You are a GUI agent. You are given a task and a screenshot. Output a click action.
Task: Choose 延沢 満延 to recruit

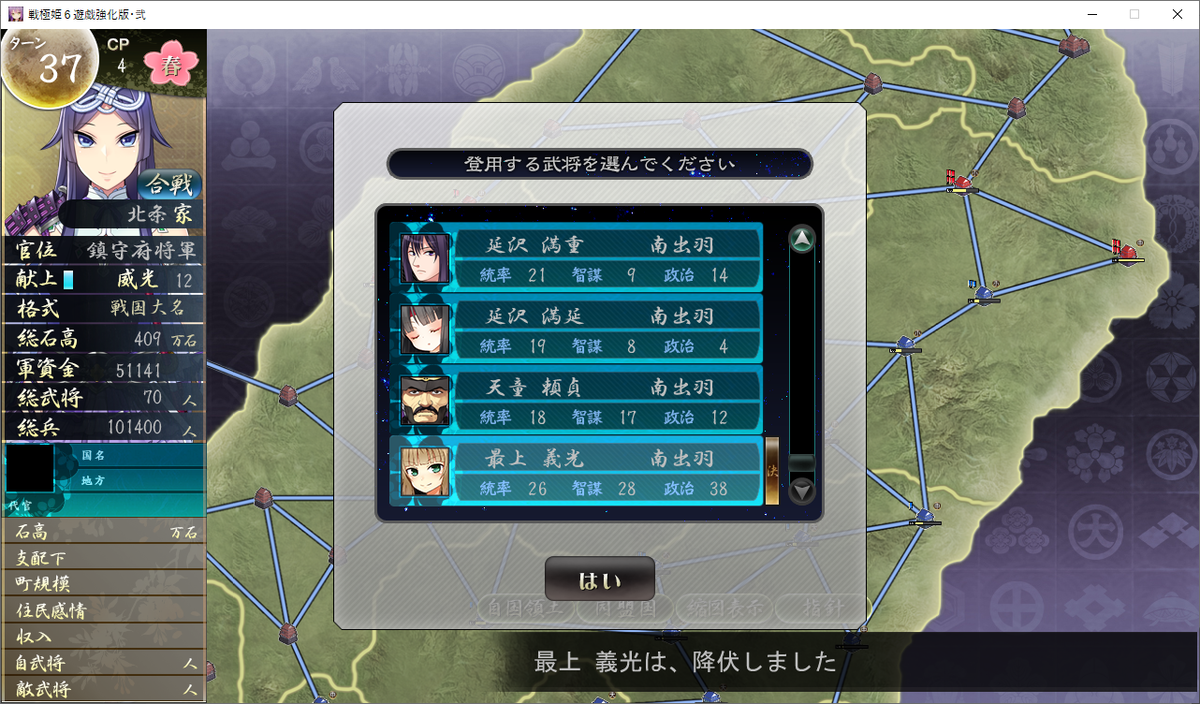coord(577,329)
